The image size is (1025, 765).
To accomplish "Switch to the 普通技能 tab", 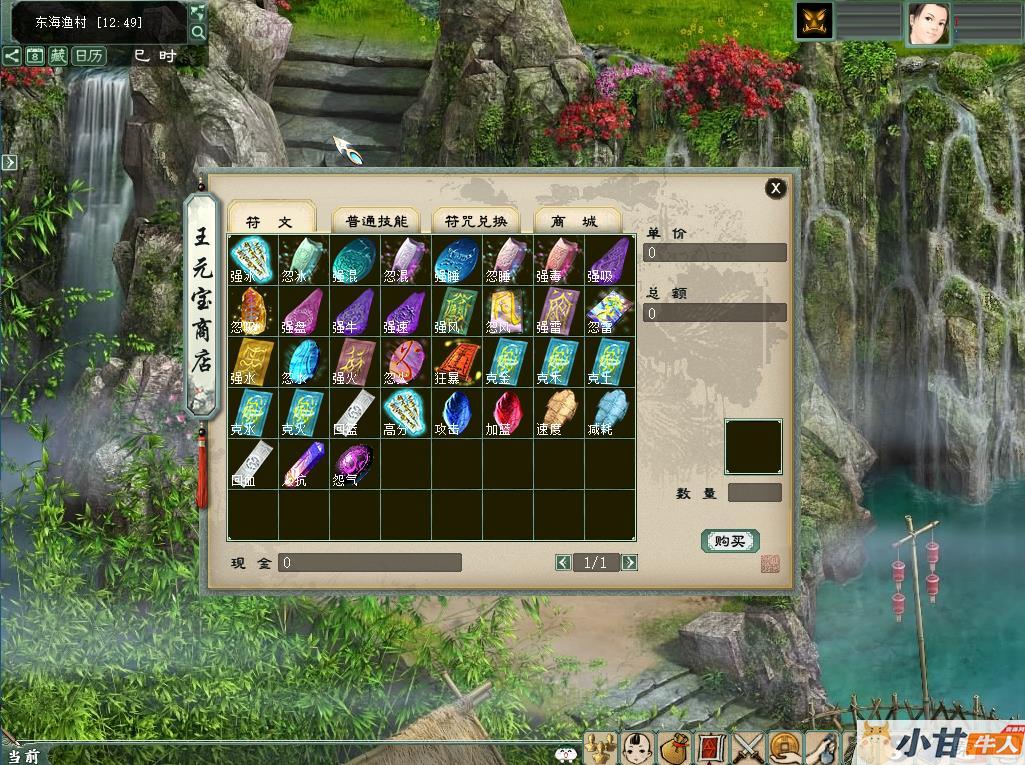I will [x=376, y=221].
